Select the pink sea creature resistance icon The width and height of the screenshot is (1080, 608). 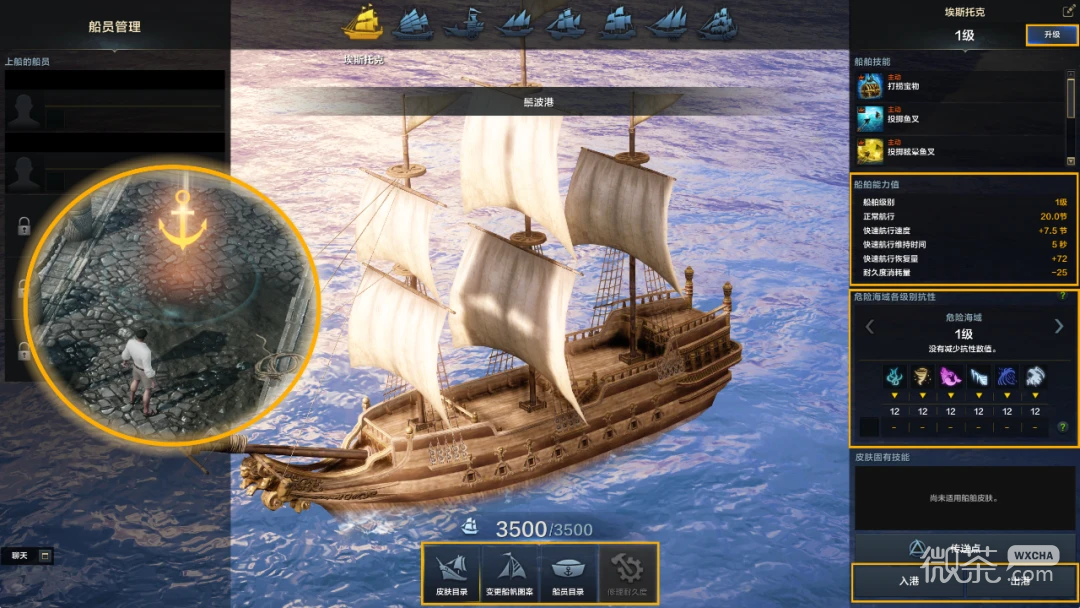click(950, 377)
